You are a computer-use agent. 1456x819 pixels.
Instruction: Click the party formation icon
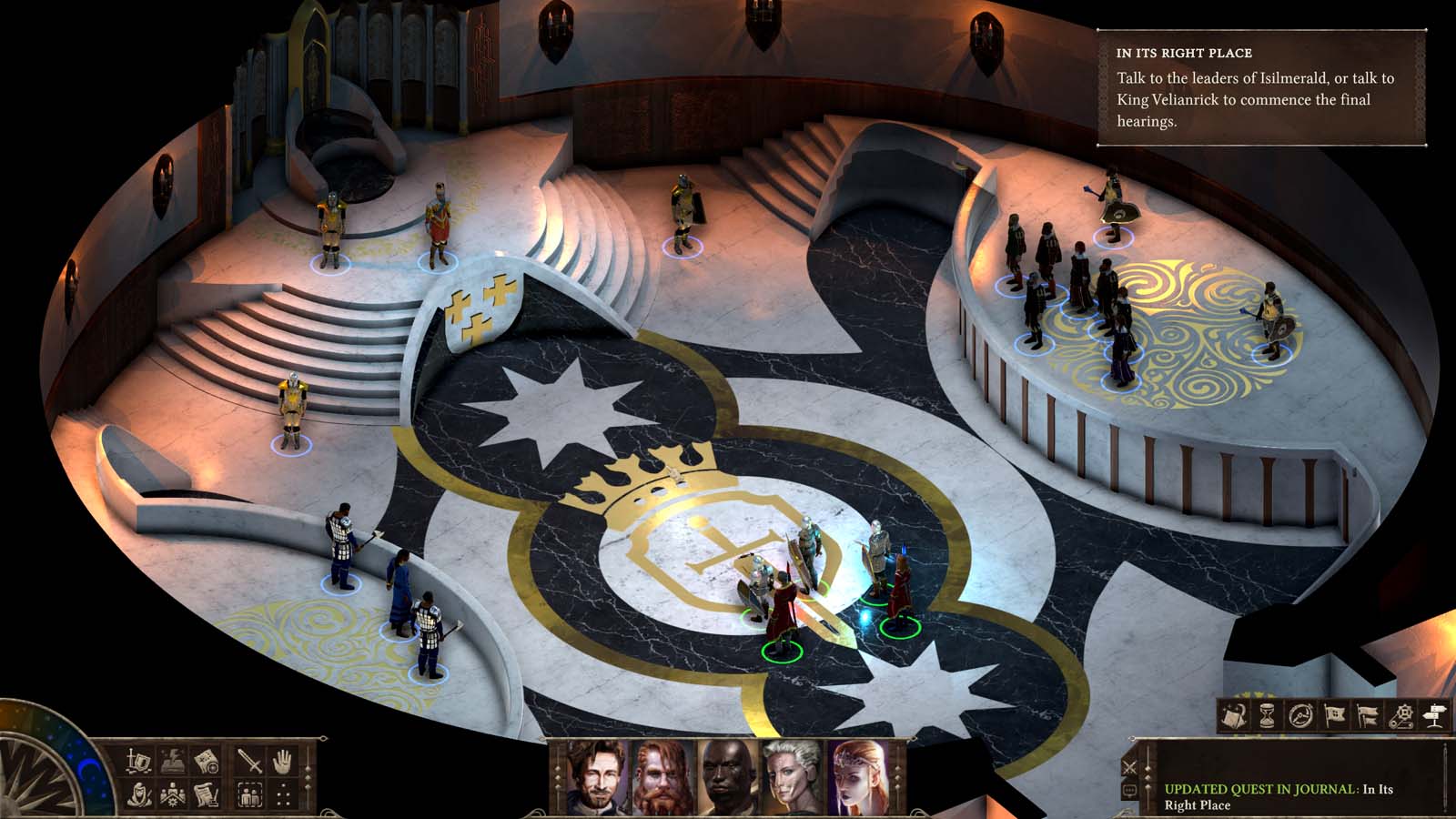coord(172,794)
